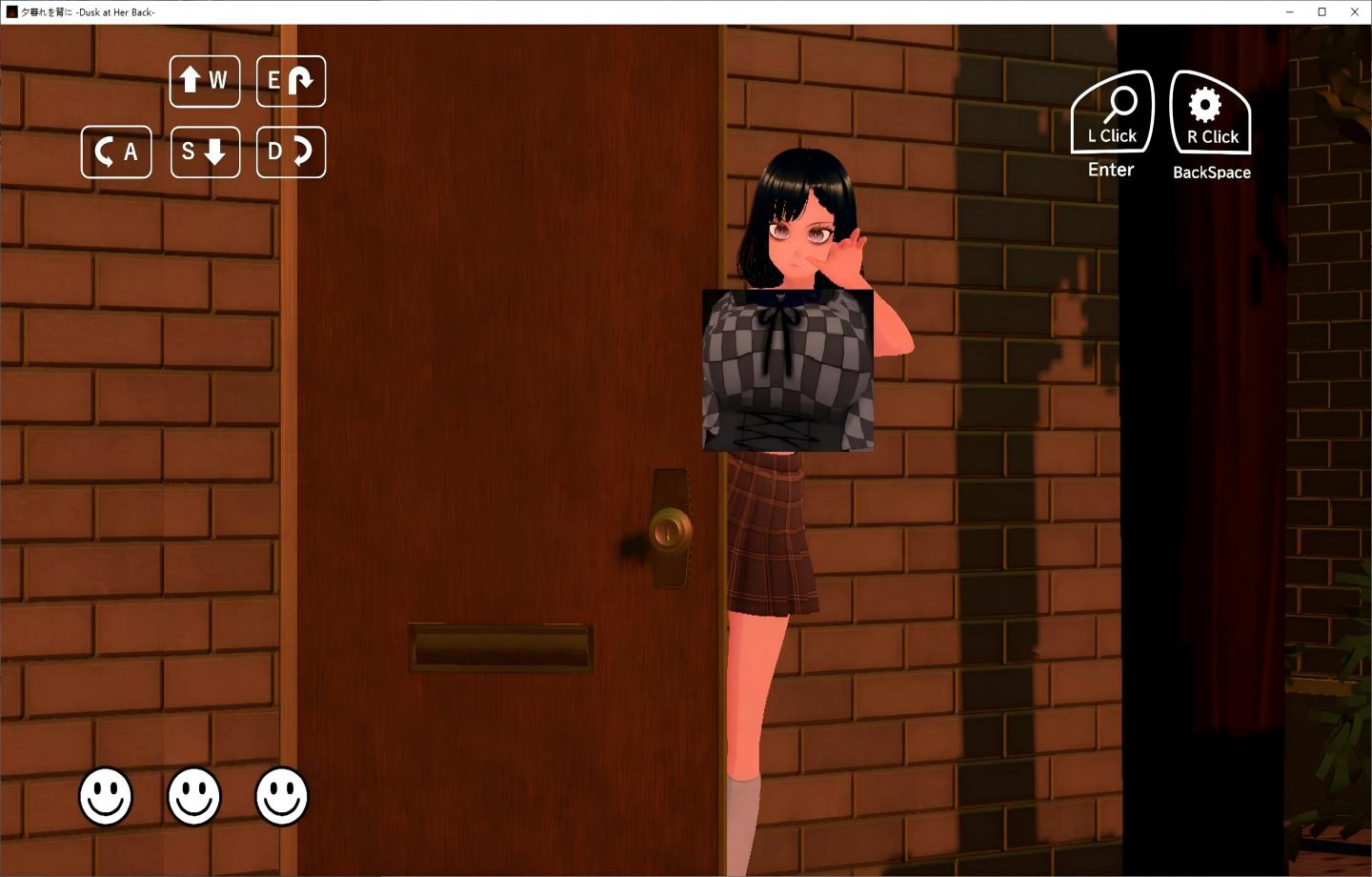Click the E U-turn arrow icon
Screen dimensions: 1372x877
click(291, 81)
